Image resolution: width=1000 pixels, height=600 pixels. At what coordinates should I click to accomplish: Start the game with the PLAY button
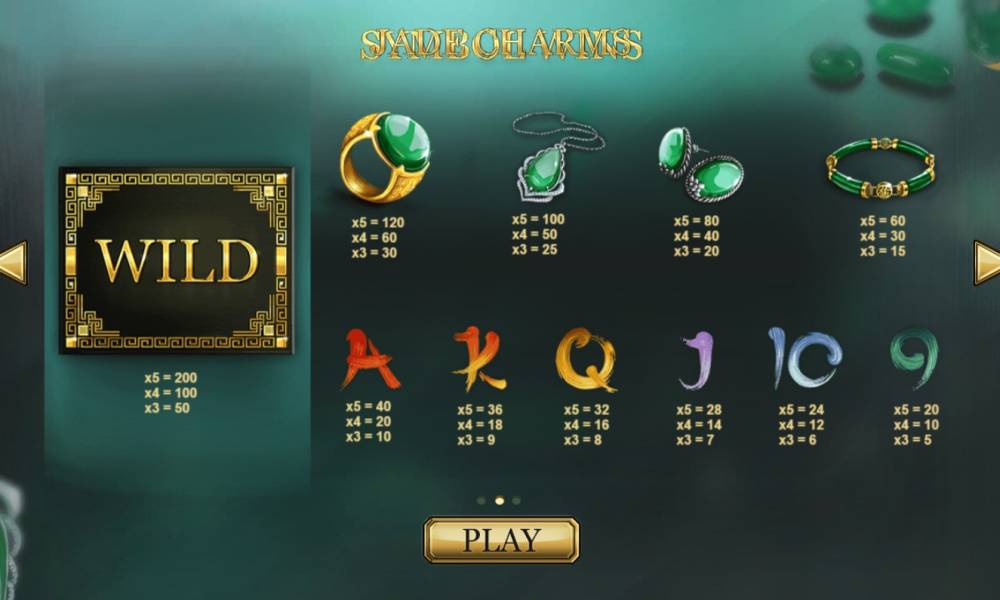click(x=501, y=540)
